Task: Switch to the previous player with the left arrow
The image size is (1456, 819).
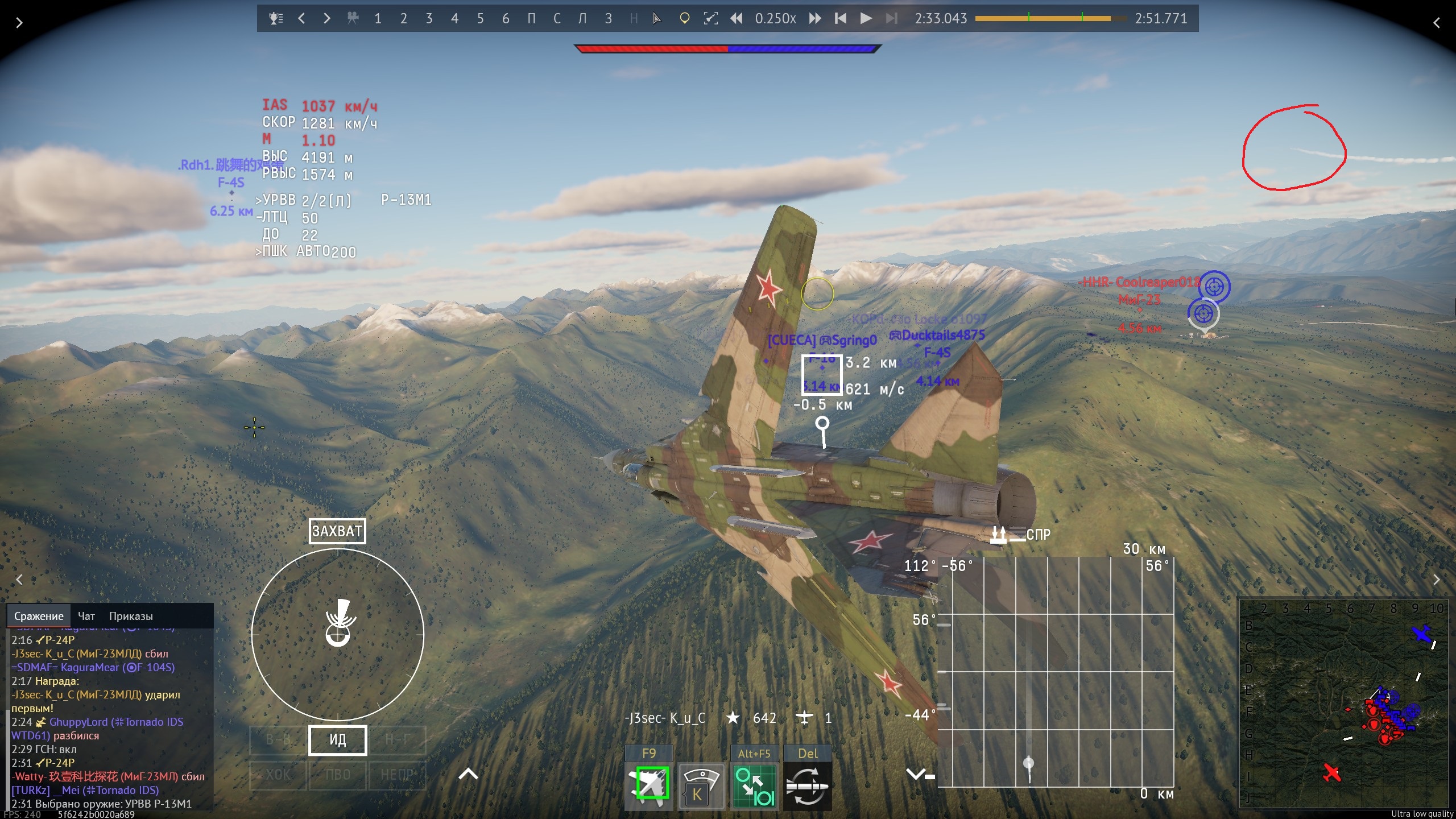Action: pyautogui.click(x=301, y=19)
